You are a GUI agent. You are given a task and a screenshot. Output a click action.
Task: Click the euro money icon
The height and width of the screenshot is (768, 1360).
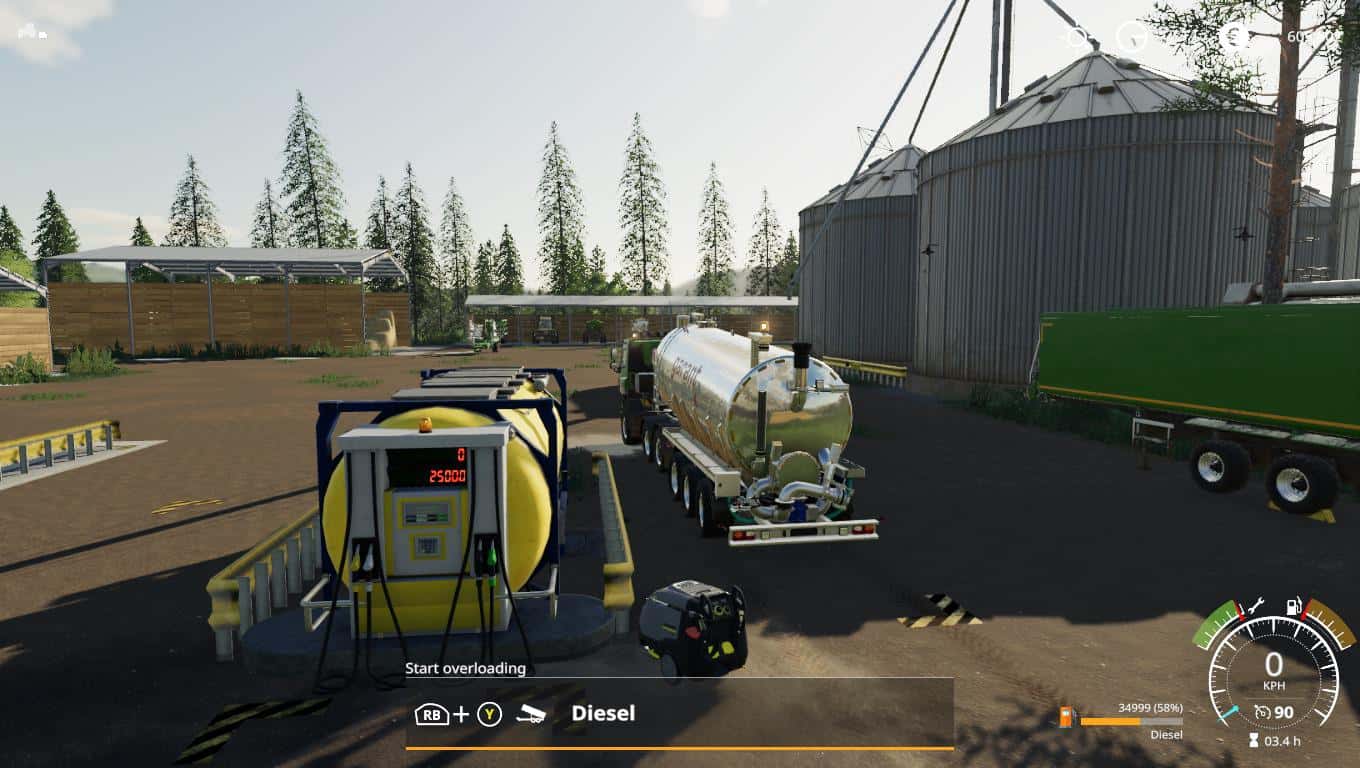(x=1234, y=36)
